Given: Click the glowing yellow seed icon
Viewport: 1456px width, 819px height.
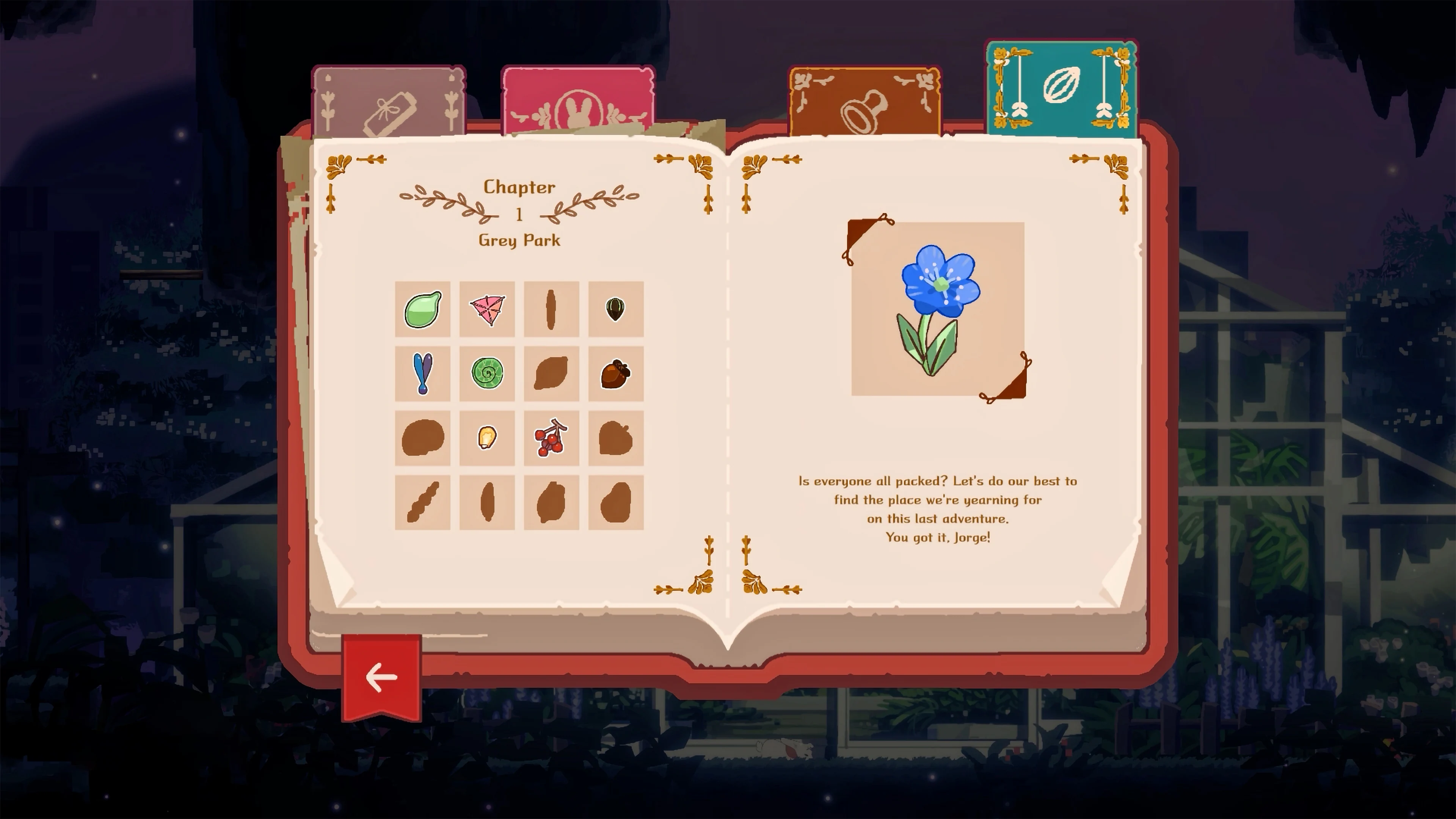Looking at the screenshot, I should [x=487, y=438].
